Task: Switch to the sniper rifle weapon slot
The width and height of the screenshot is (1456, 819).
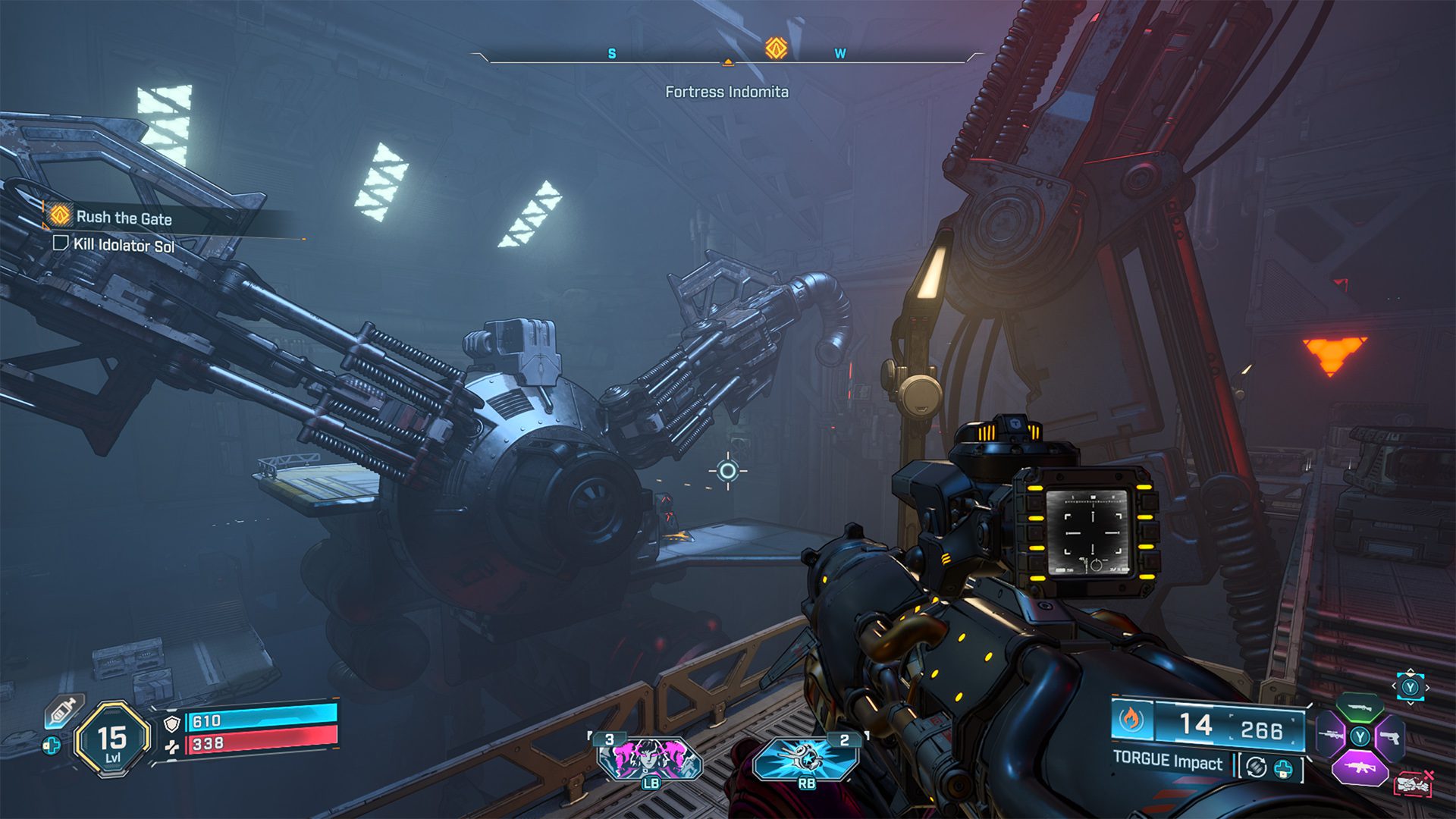Action: point(1331,736)
